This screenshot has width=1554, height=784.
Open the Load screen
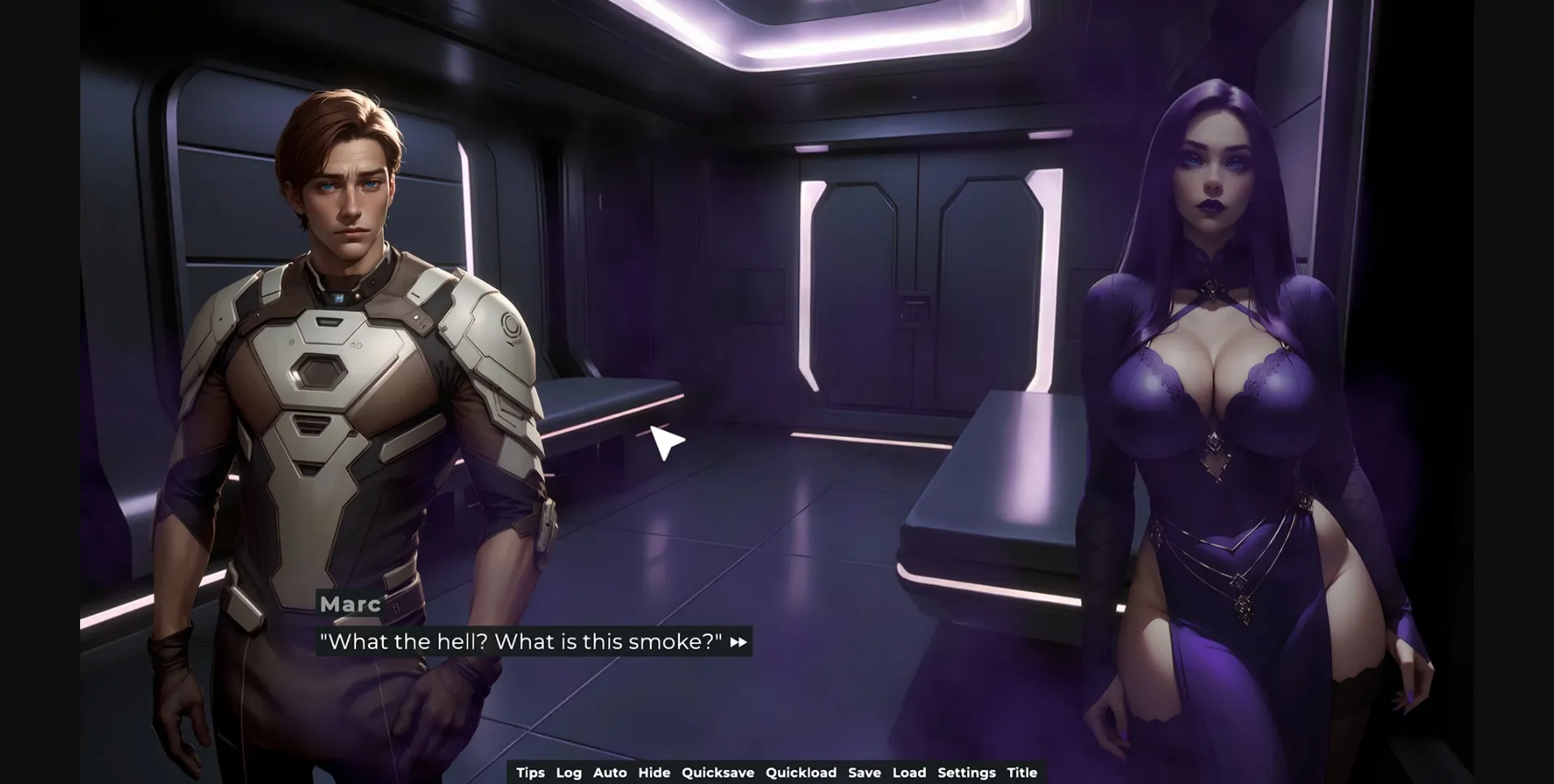coord(911,773)
